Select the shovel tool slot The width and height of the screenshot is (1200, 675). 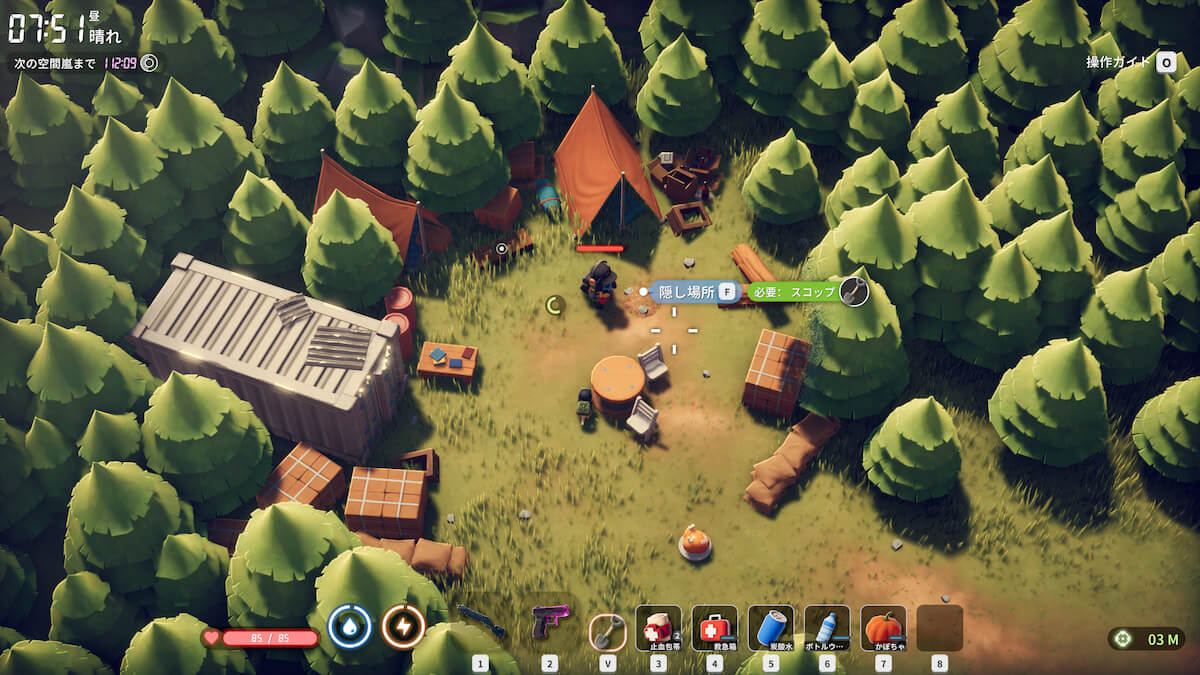pos(607,629)
